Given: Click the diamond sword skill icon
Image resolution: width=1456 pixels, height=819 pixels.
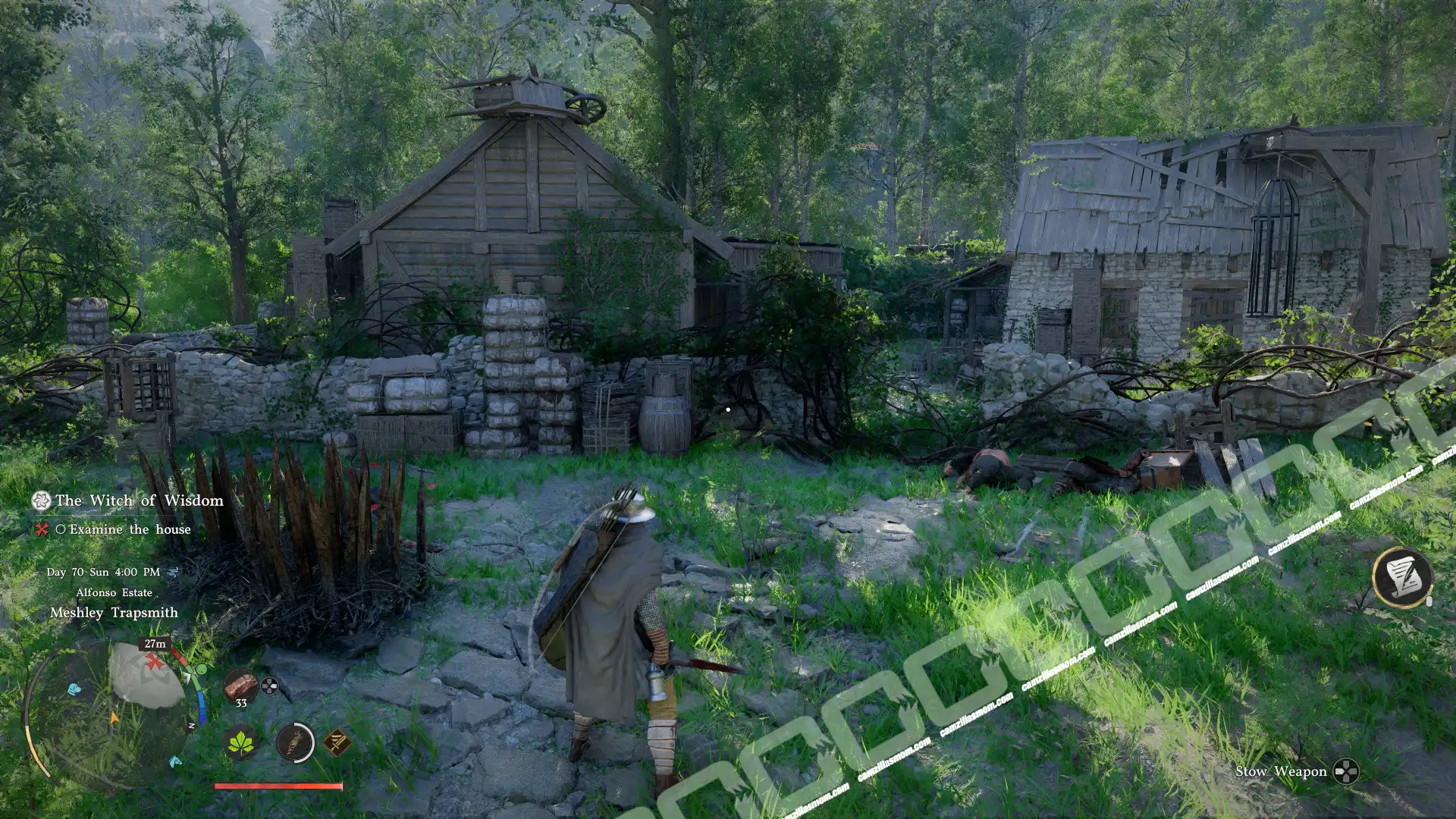Looking at the screenshot, I should [x=337, y=742].
